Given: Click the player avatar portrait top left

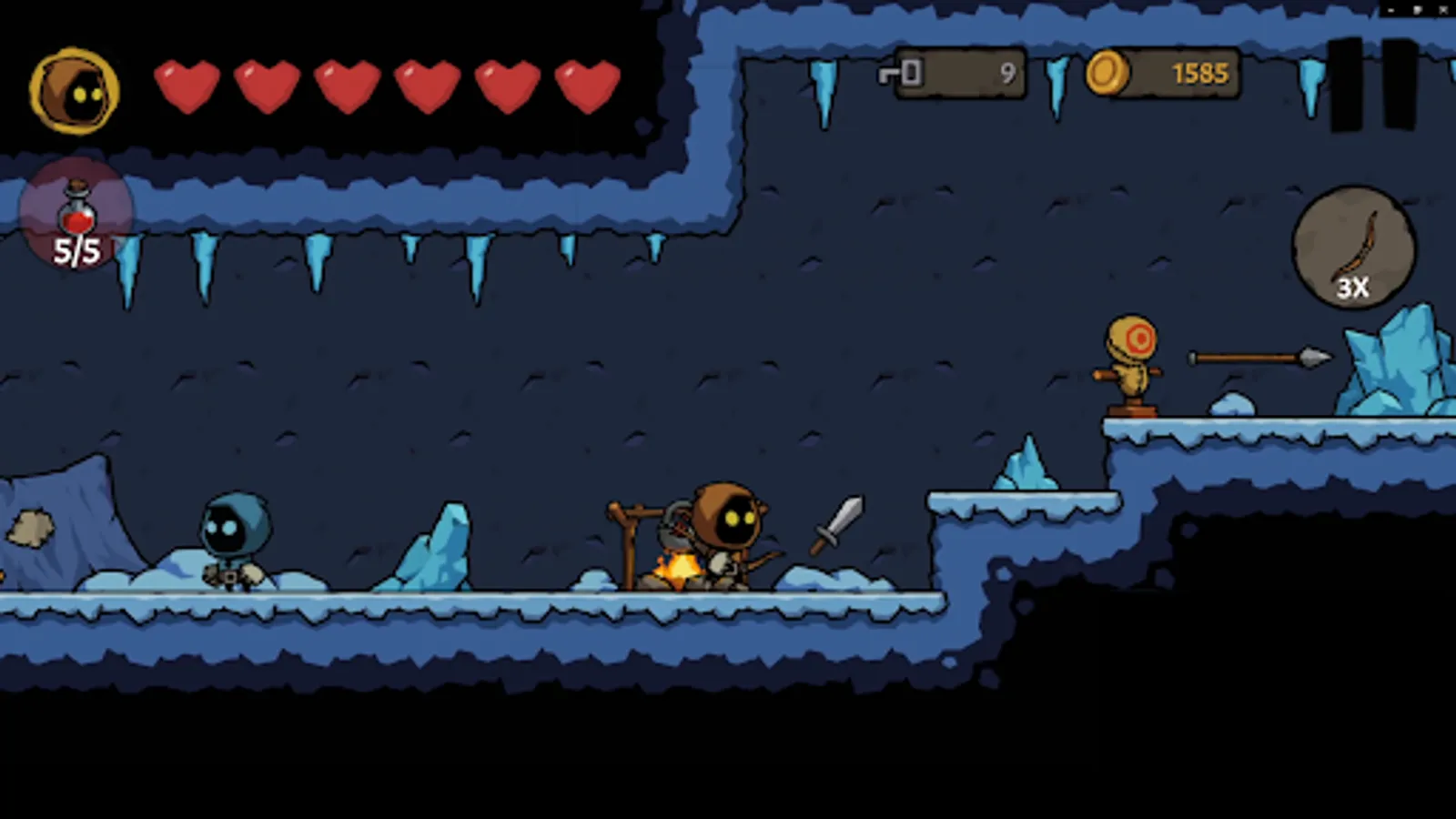Looking at the screenshot, I should [x=77, y=91].
